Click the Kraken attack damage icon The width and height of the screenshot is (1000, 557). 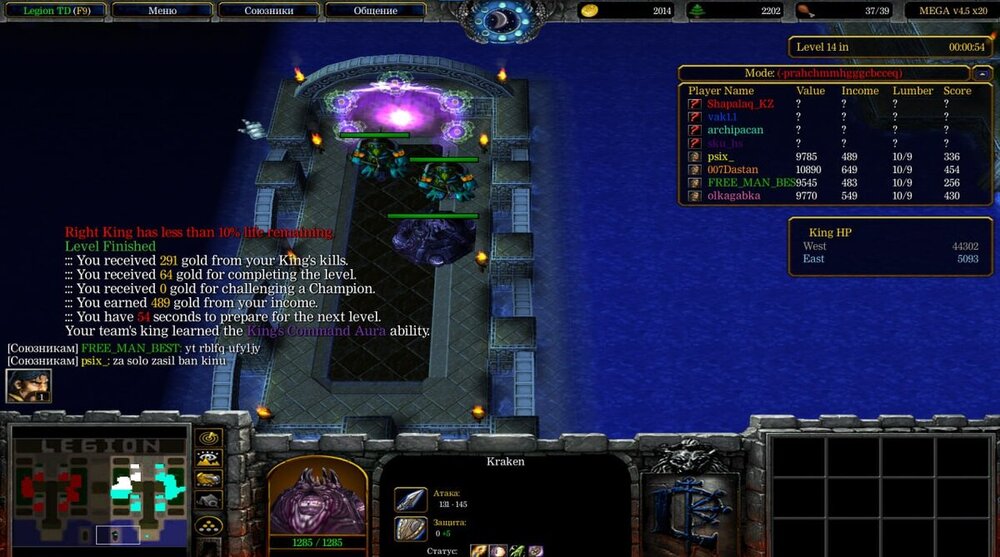[x=410, y=499]
